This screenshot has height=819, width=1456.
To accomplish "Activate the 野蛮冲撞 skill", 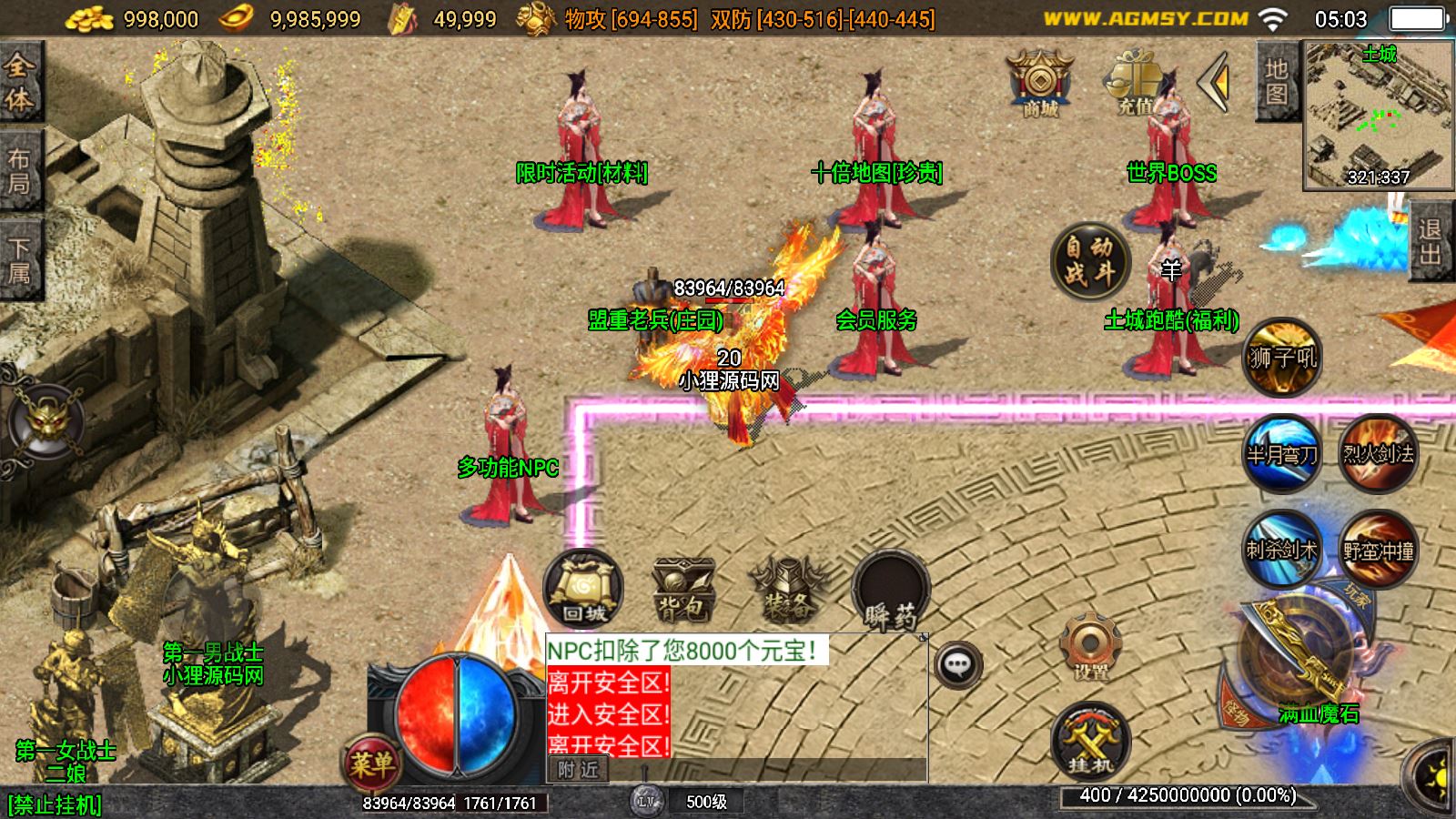I will (1378, 549).
